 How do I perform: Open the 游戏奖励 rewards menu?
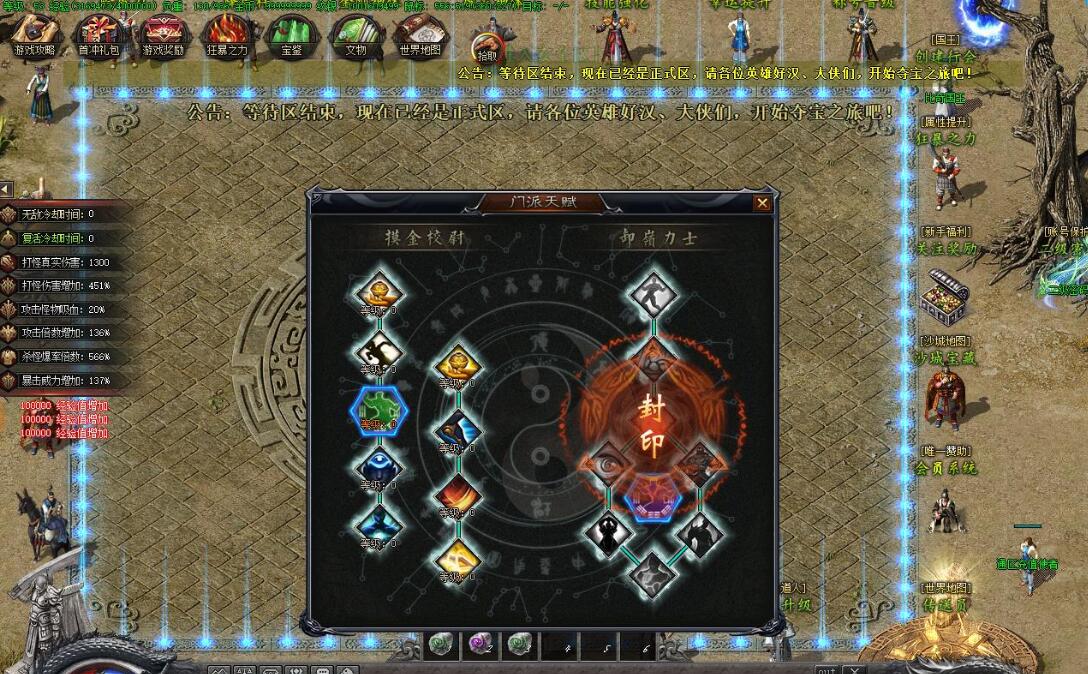tap(162, 35)
